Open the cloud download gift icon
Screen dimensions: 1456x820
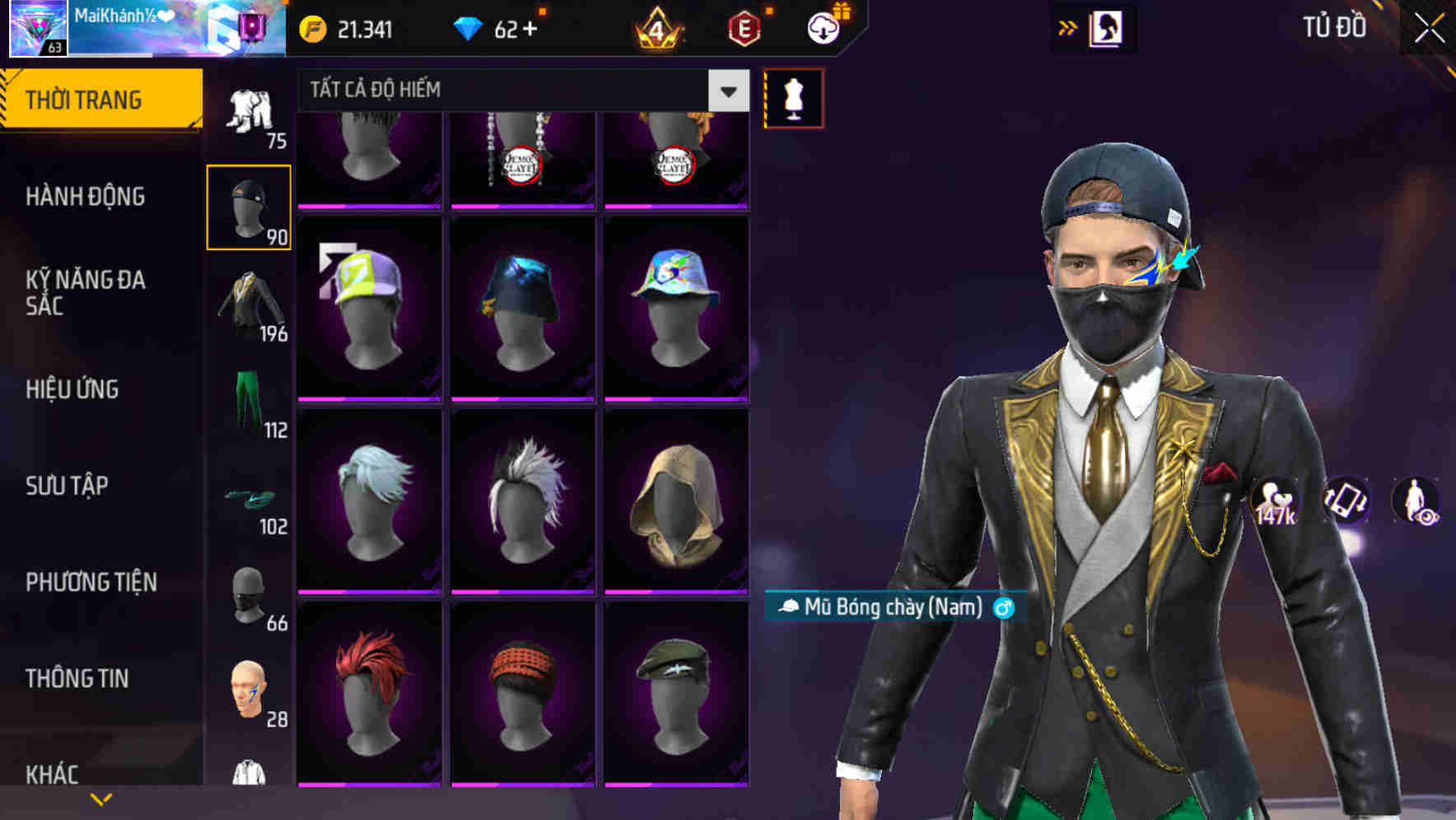[x=824, y=28]
